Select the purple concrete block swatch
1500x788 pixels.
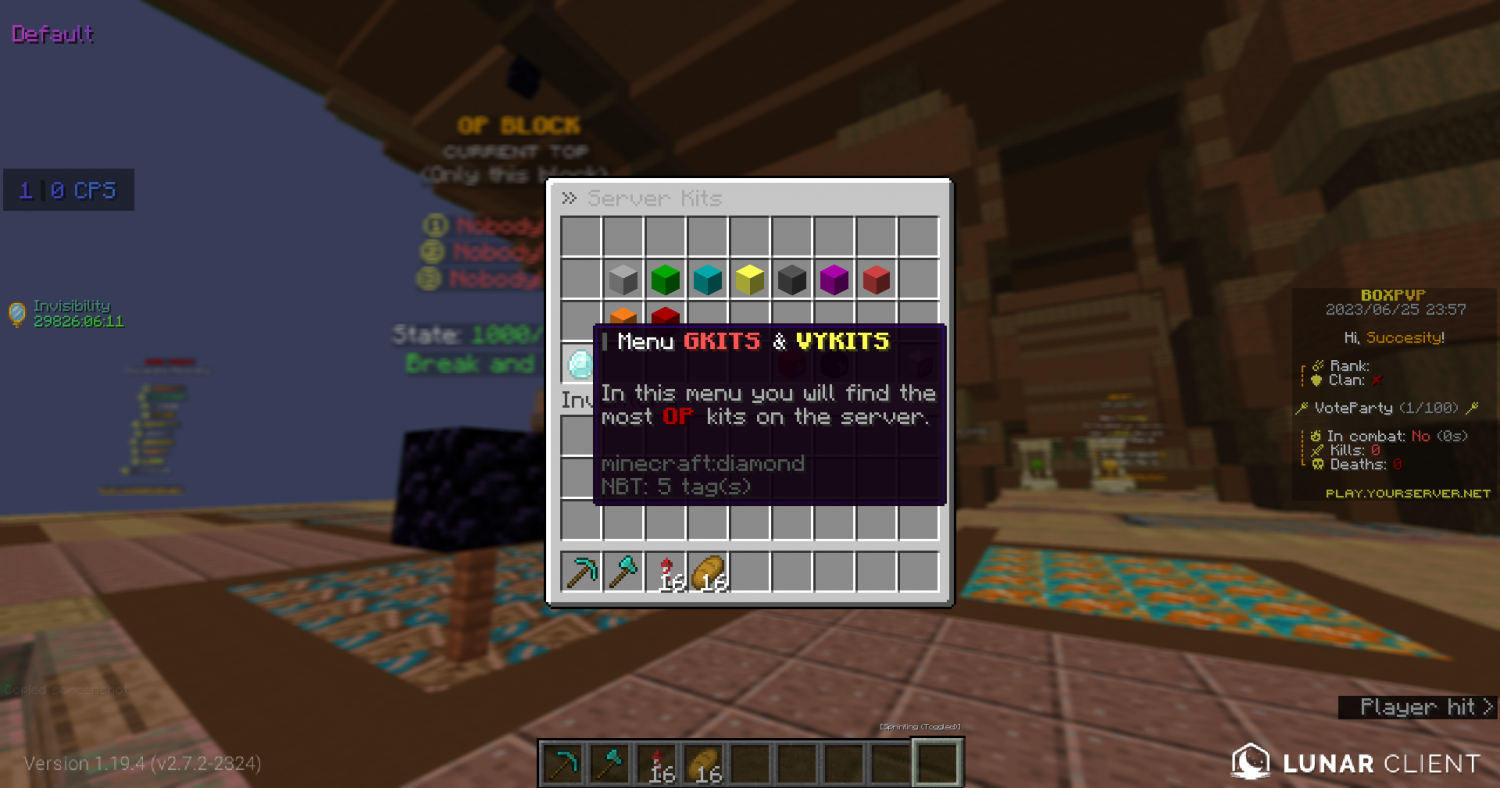click(833, 279)
